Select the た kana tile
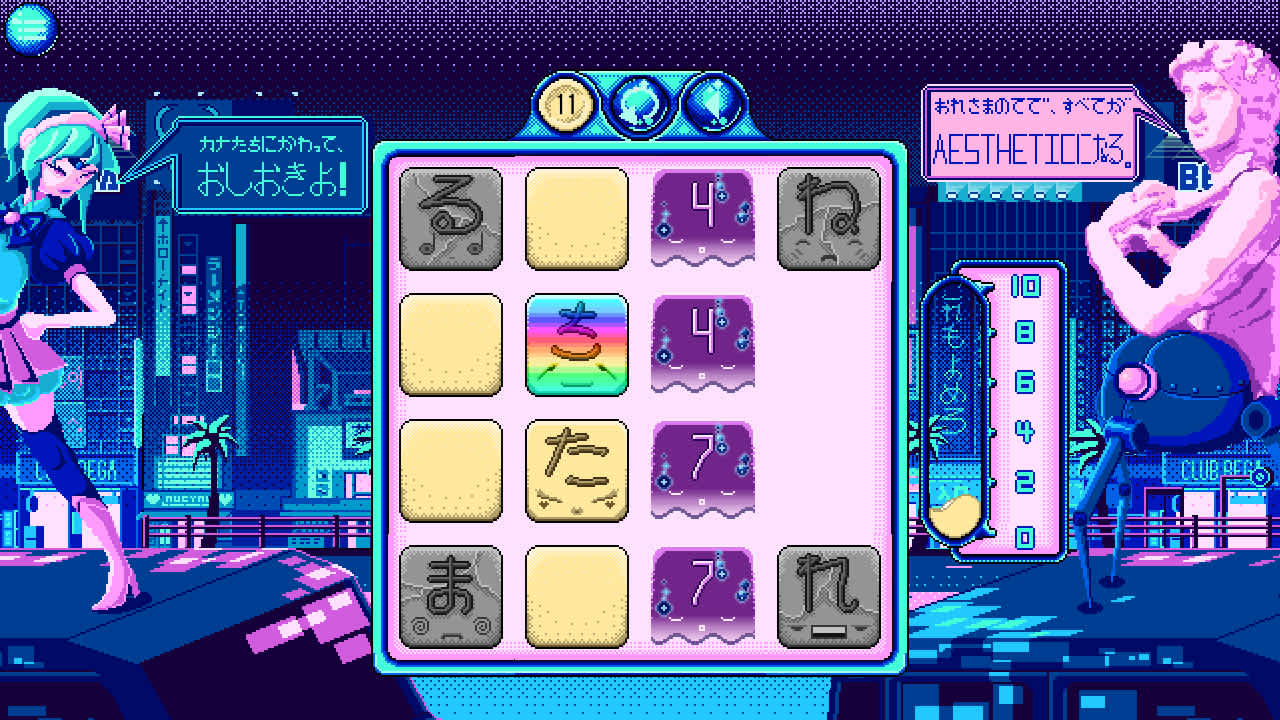The image size is (1280, 720). [x=577, y=468]
